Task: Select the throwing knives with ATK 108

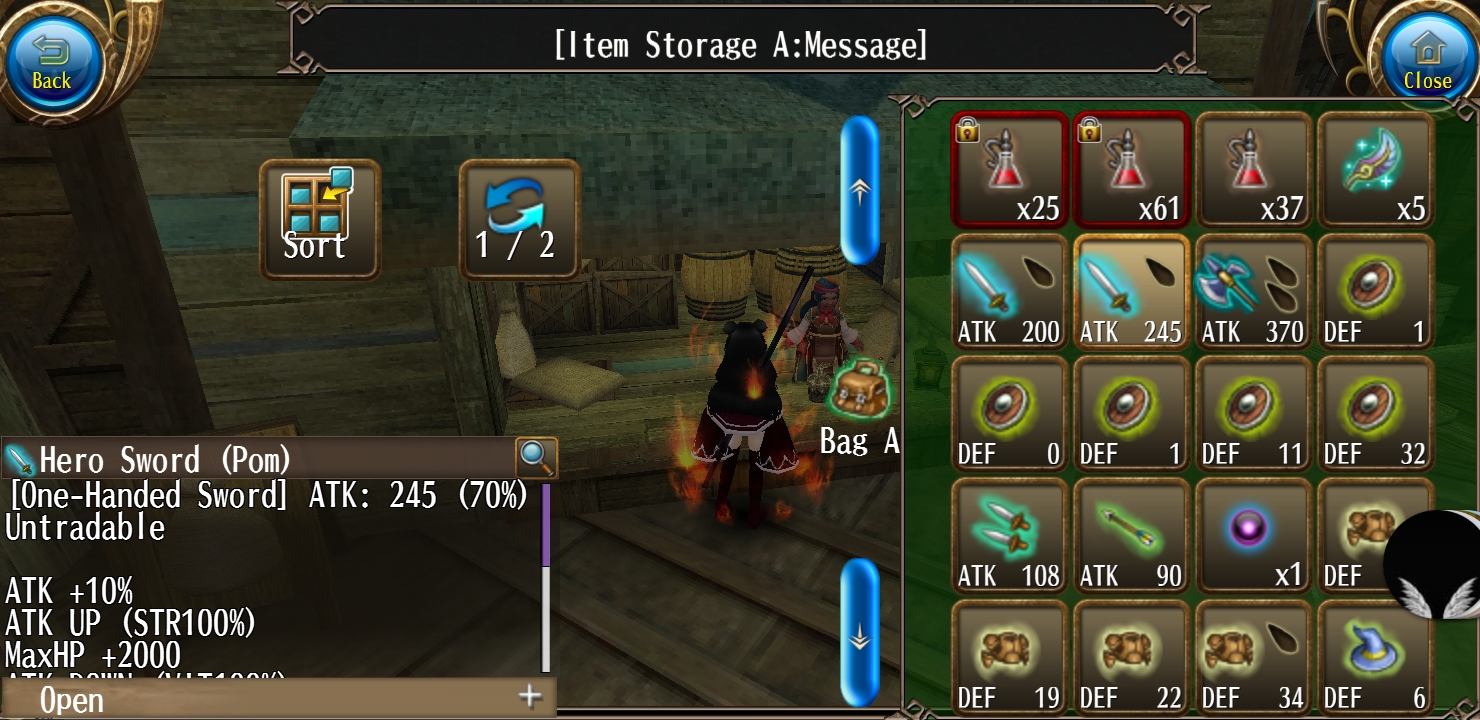Action: click(1009, 535)
